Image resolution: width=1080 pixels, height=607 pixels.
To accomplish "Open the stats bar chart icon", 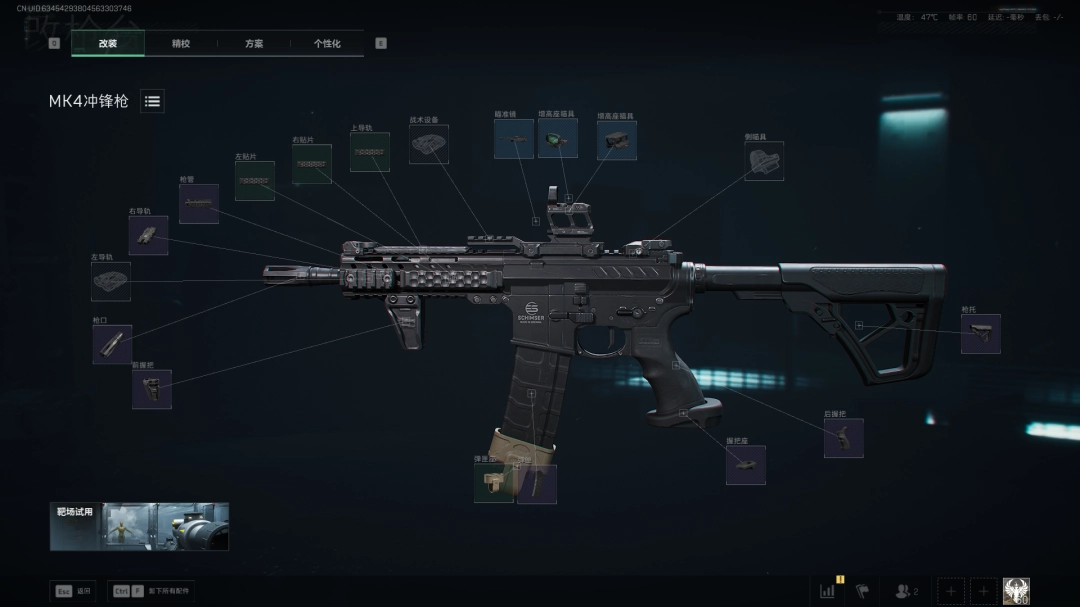I will (x=828, y=591).
